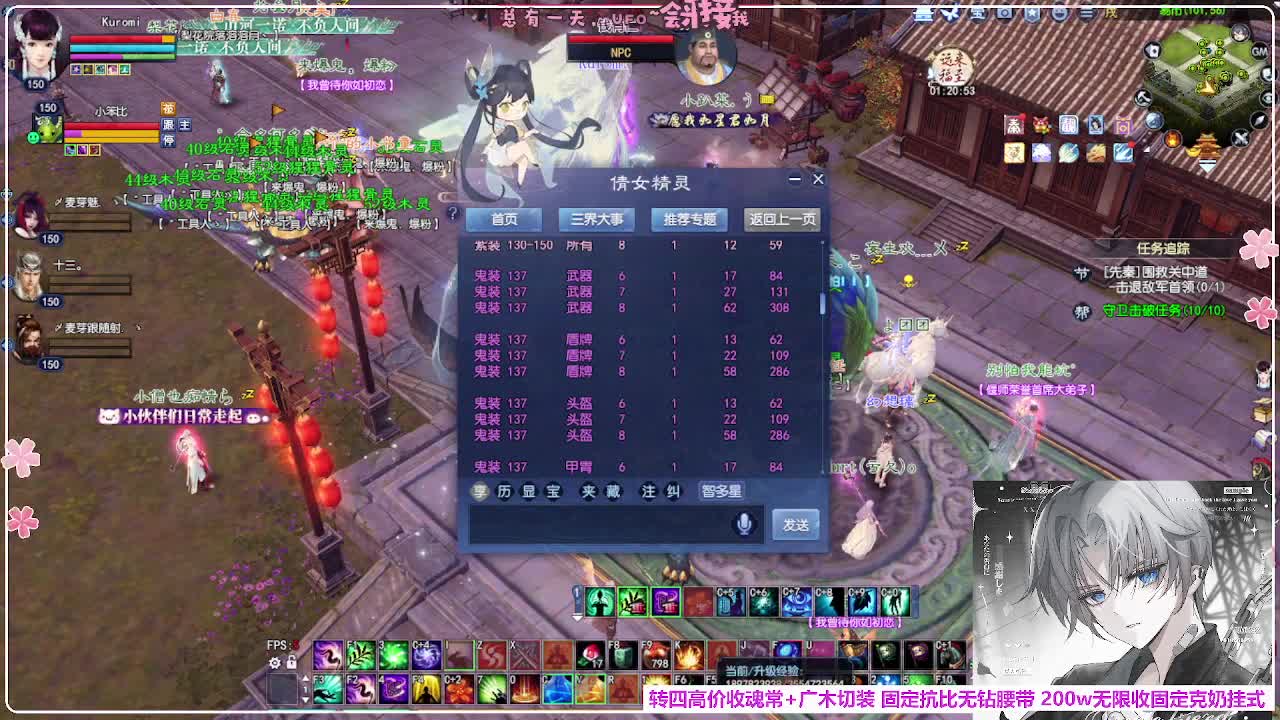Click the up arrow stepper beside the skill bar
1280x720 pixels.
pyautogui.click(x=306, y=679)
